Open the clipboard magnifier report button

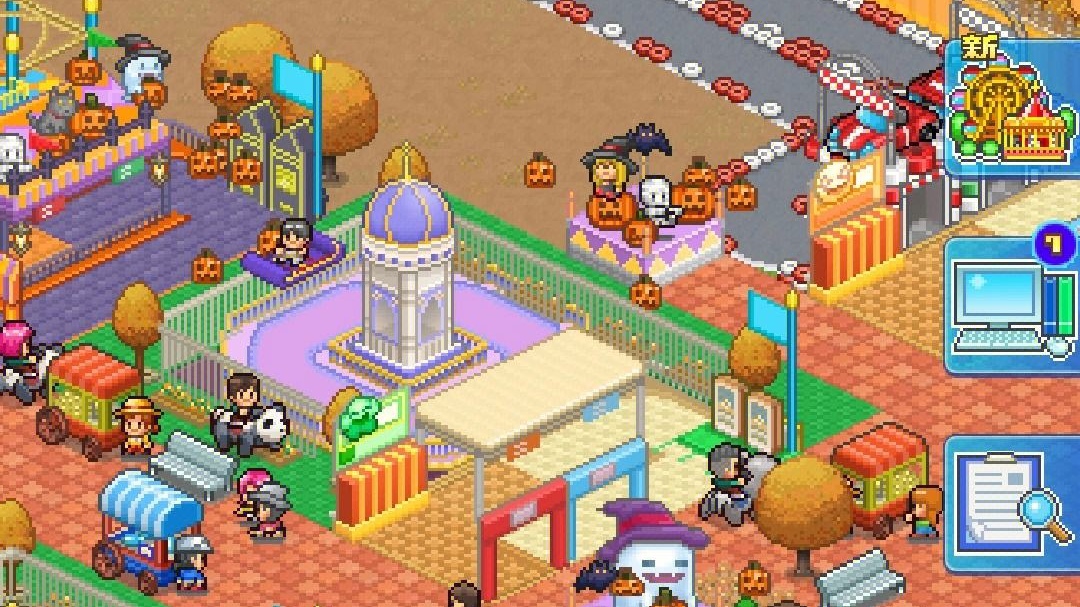click(1012, 503)
